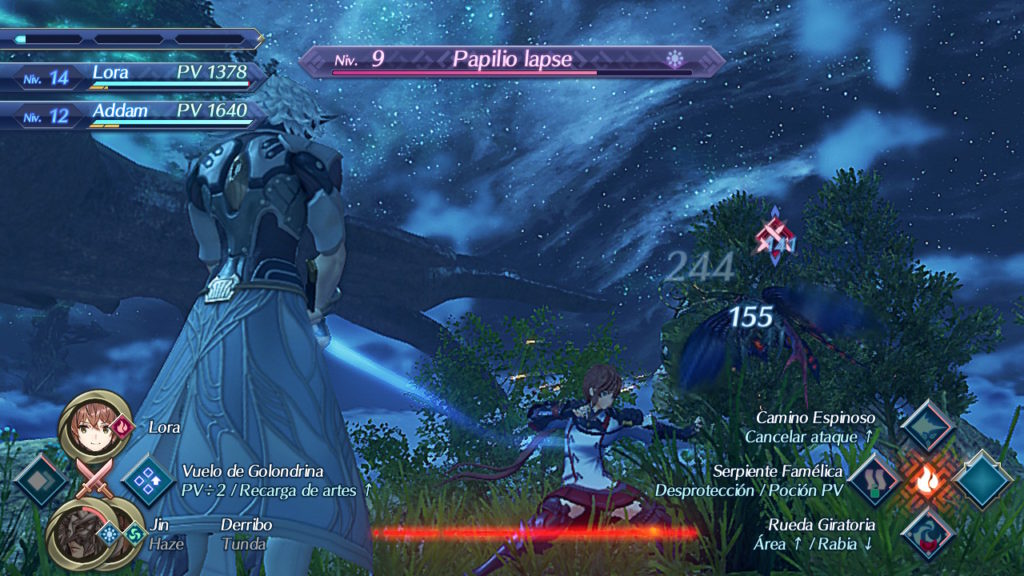This screenshot has height=576, width=1024.
Task: Unleash the central fire special icon
Action: click(x=927, y=480)
